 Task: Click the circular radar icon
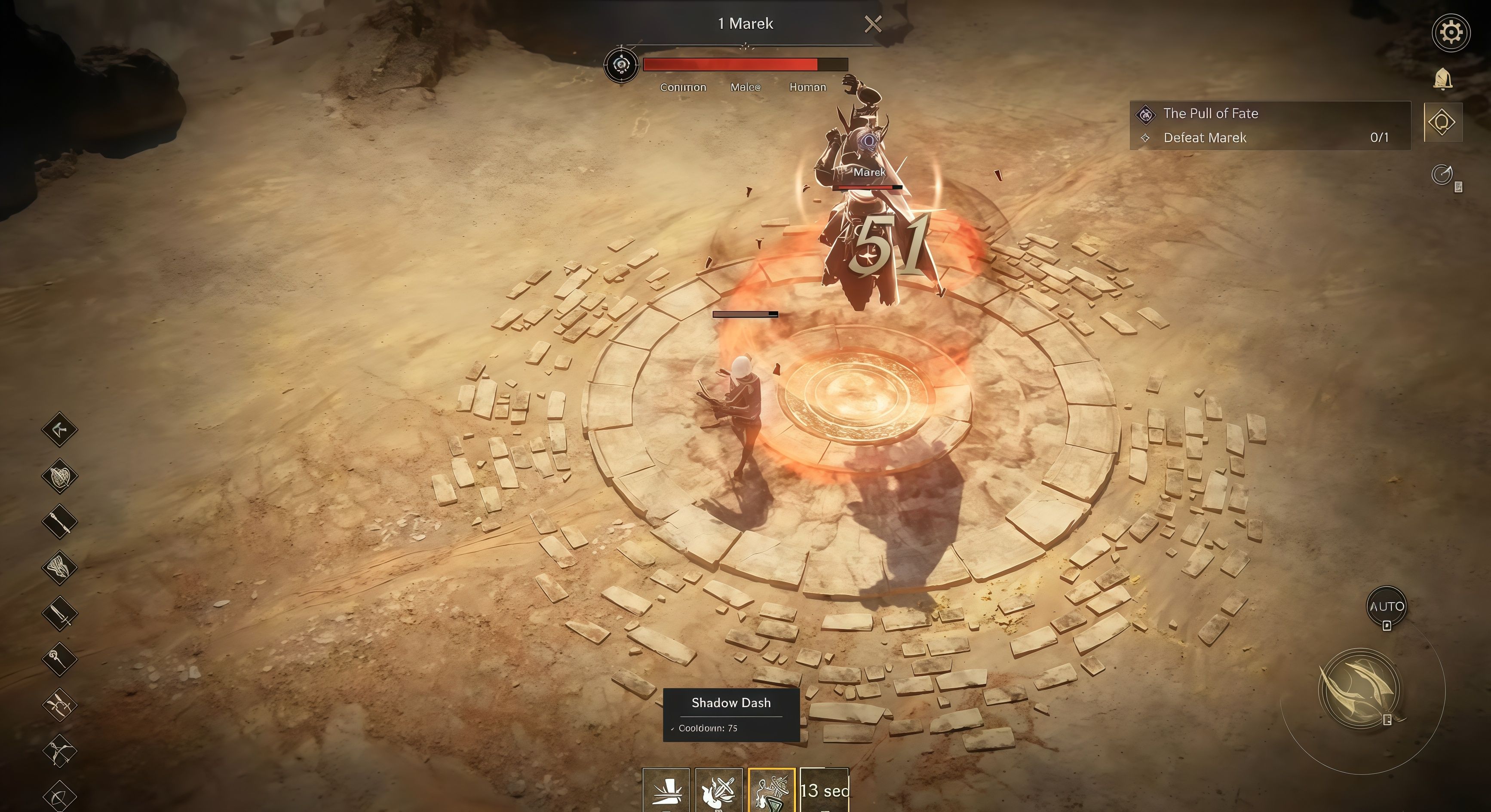[1442, 174]
